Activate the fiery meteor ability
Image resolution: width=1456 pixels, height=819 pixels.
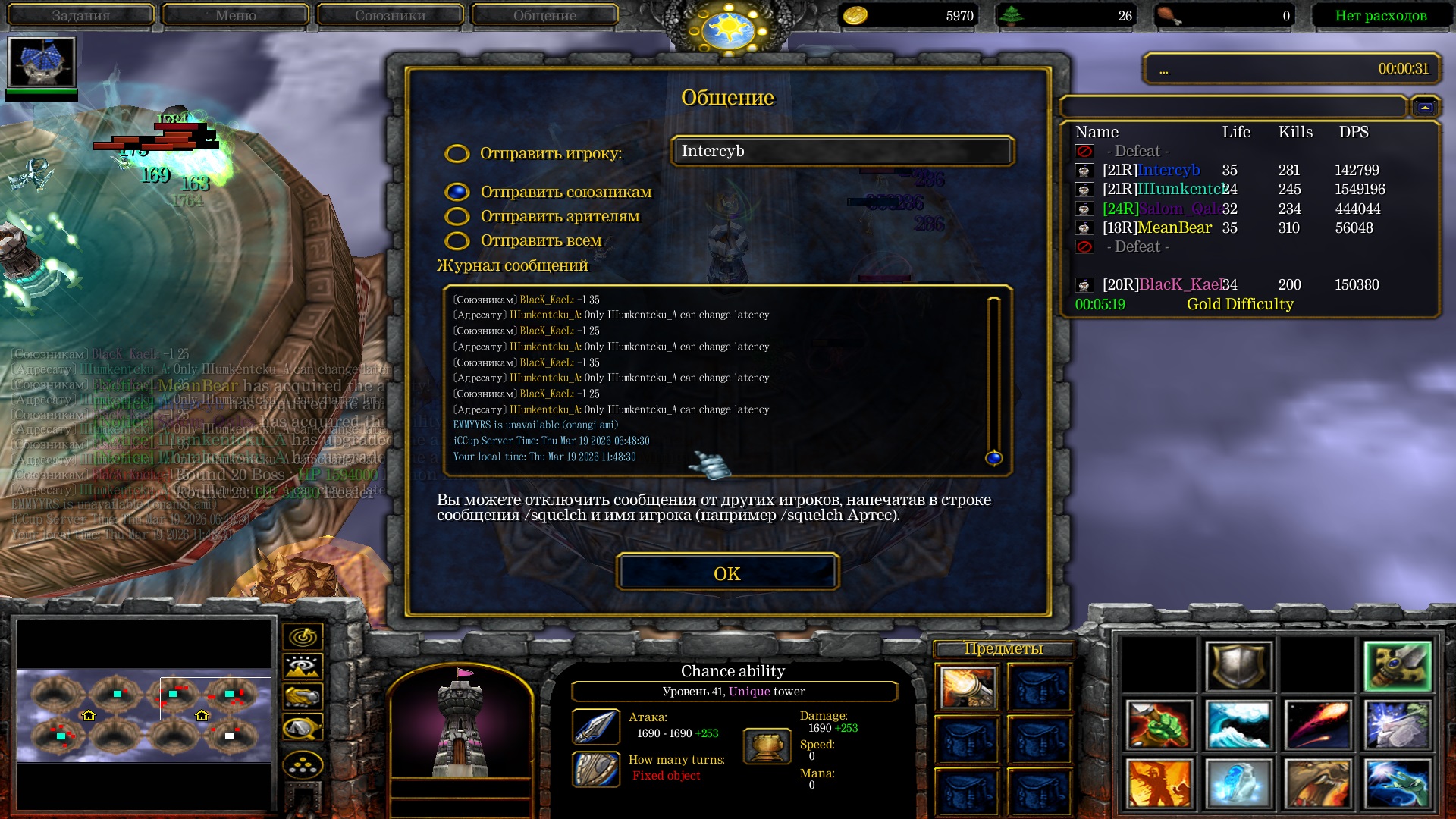(1317, 725)
